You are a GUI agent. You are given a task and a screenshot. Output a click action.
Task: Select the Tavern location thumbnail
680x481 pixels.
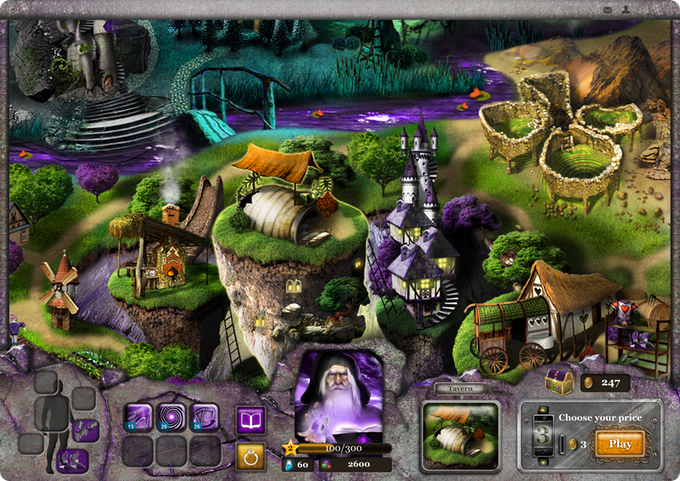(460, 435)
